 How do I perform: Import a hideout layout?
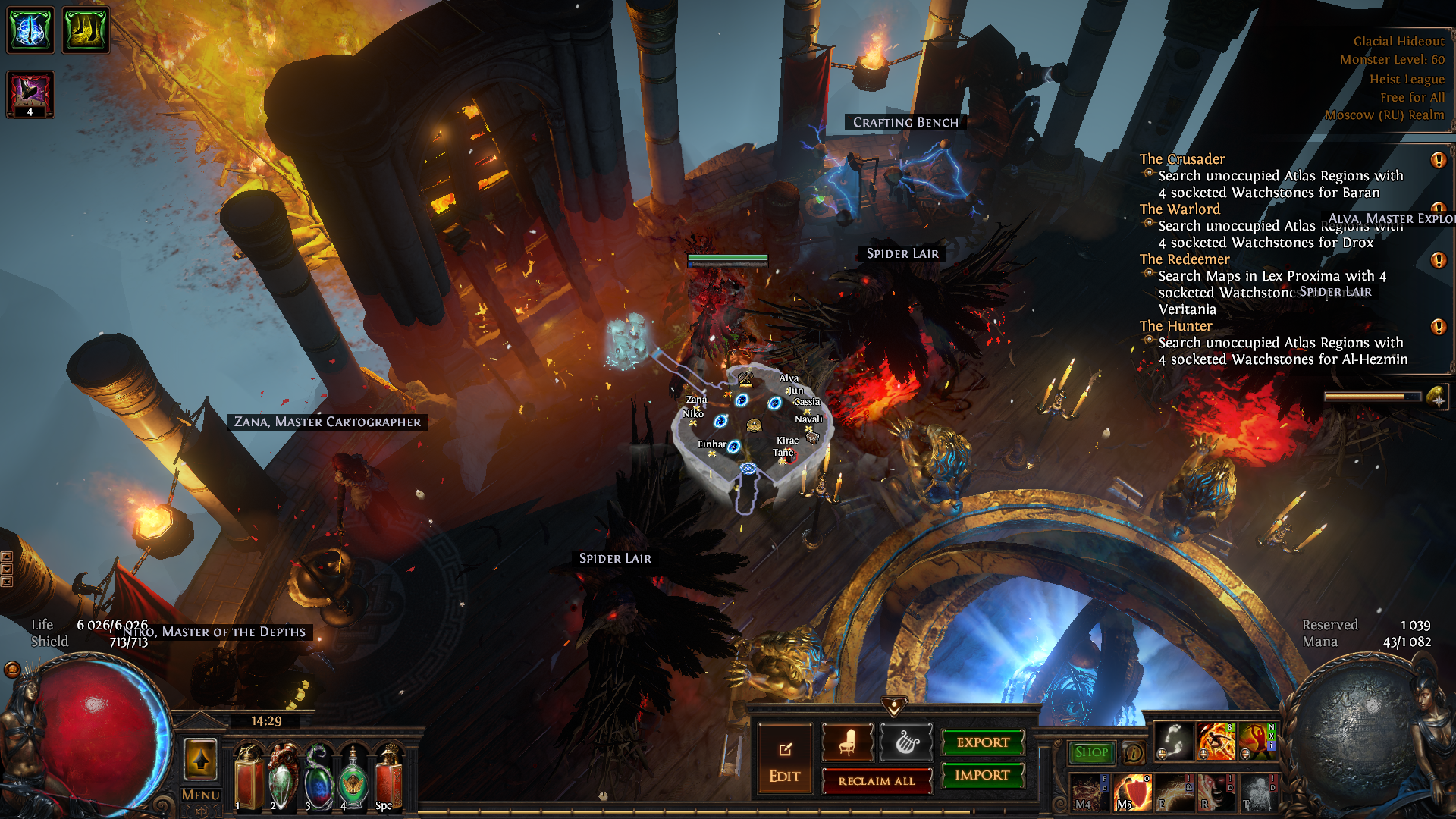(982, 775)
